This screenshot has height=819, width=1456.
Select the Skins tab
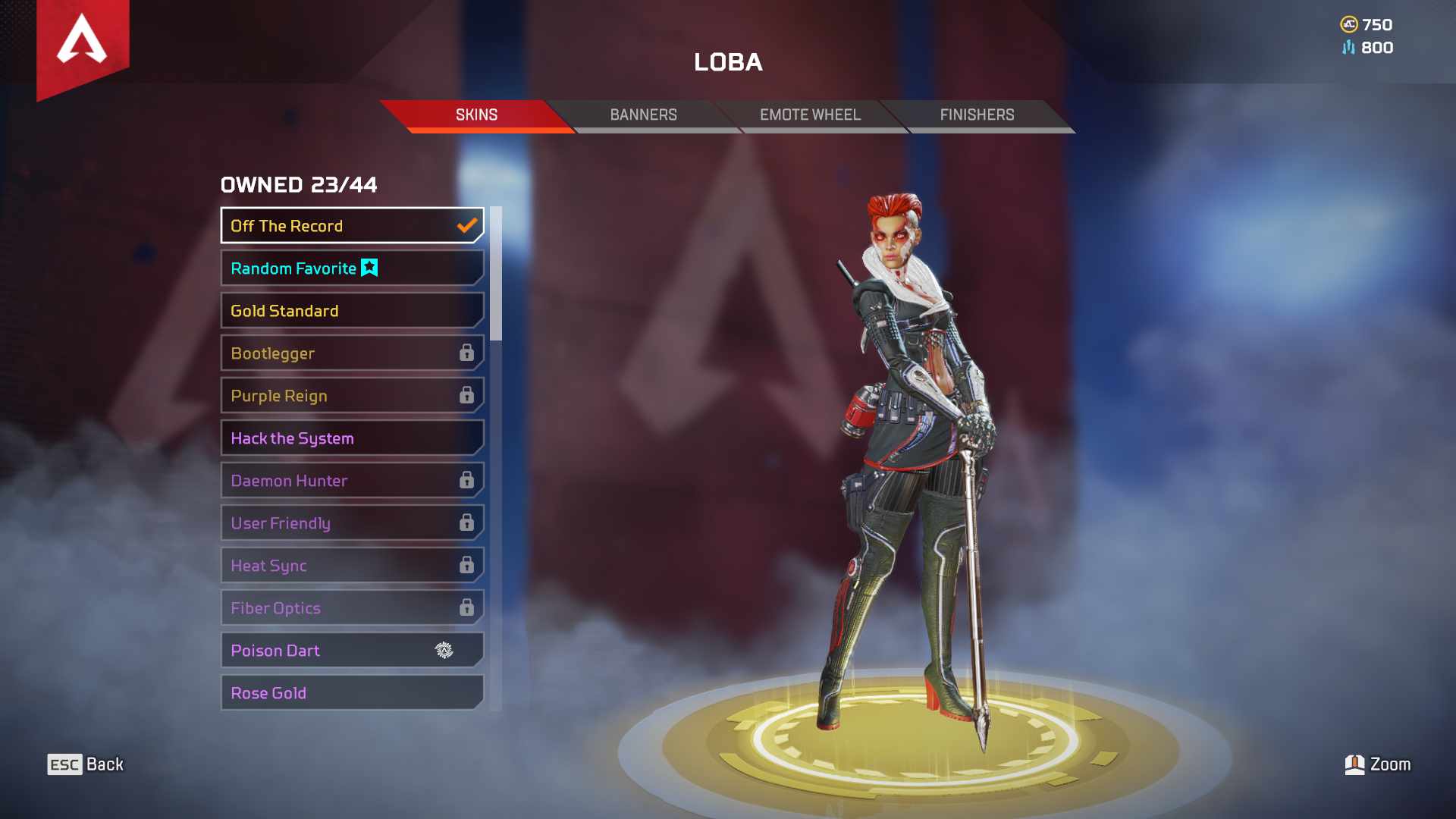476,115
